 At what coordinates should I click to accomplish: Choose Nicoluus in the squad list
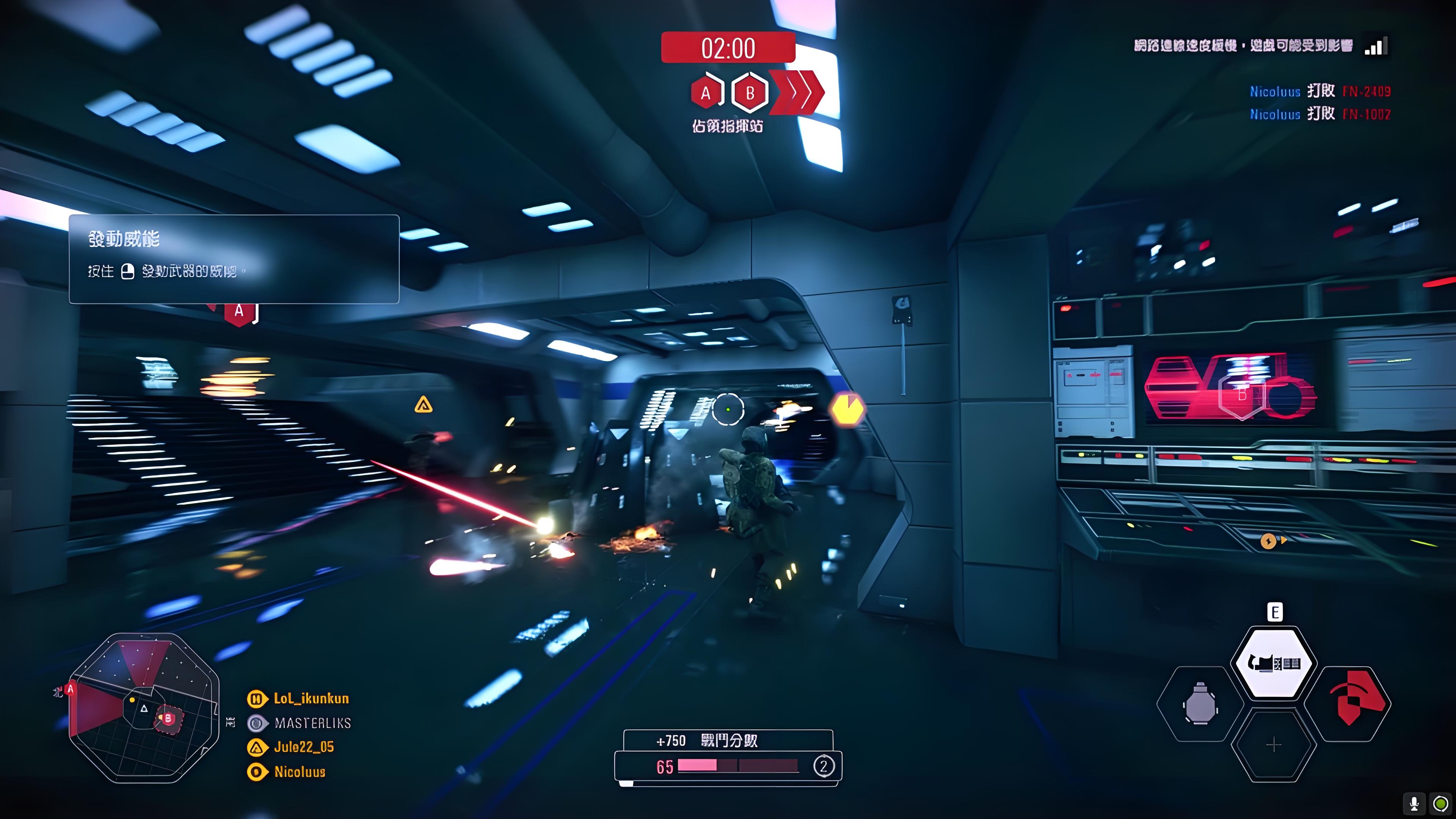300,772
